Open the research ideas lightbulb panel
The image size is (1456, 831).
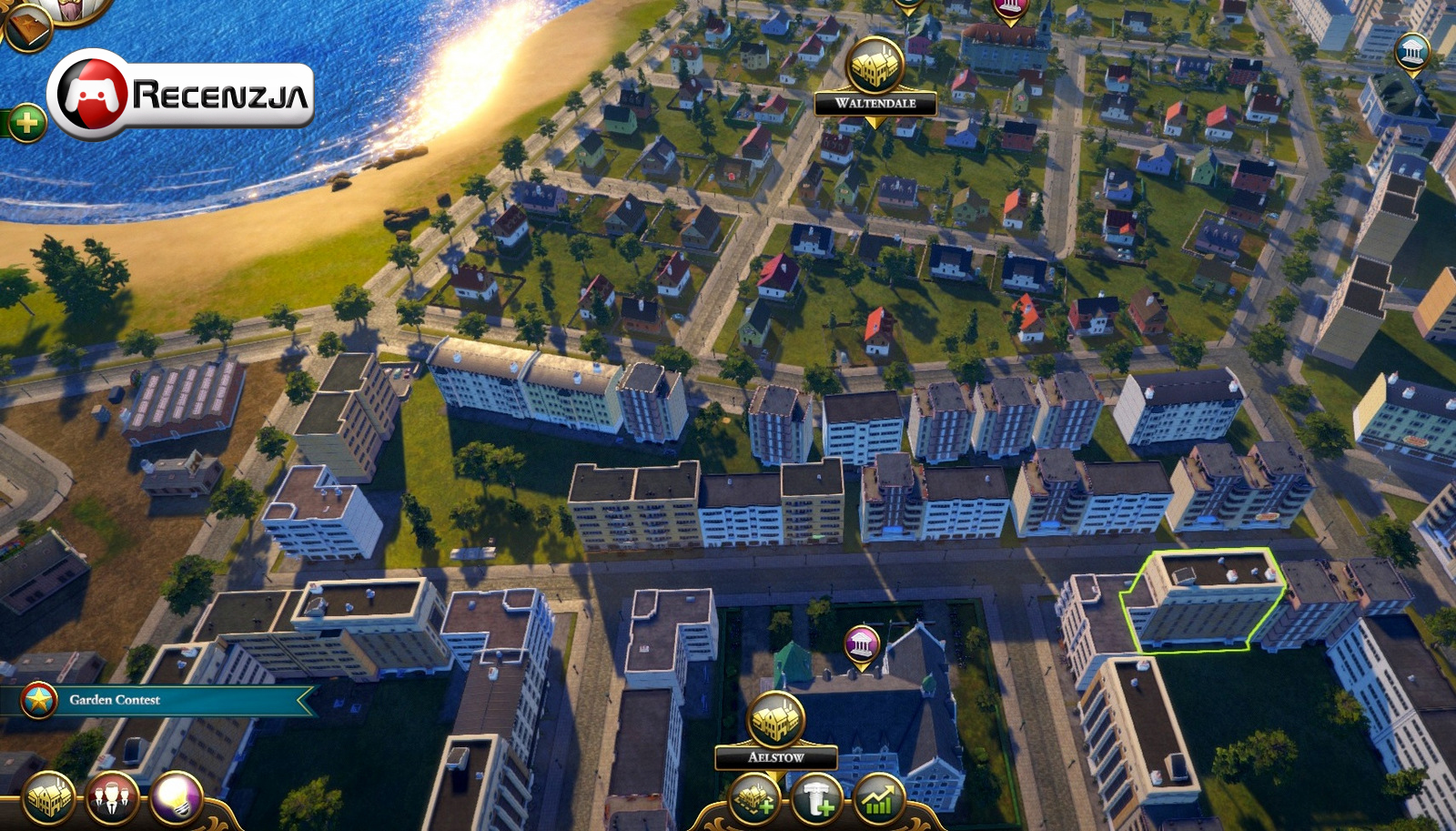coord(176,798)
